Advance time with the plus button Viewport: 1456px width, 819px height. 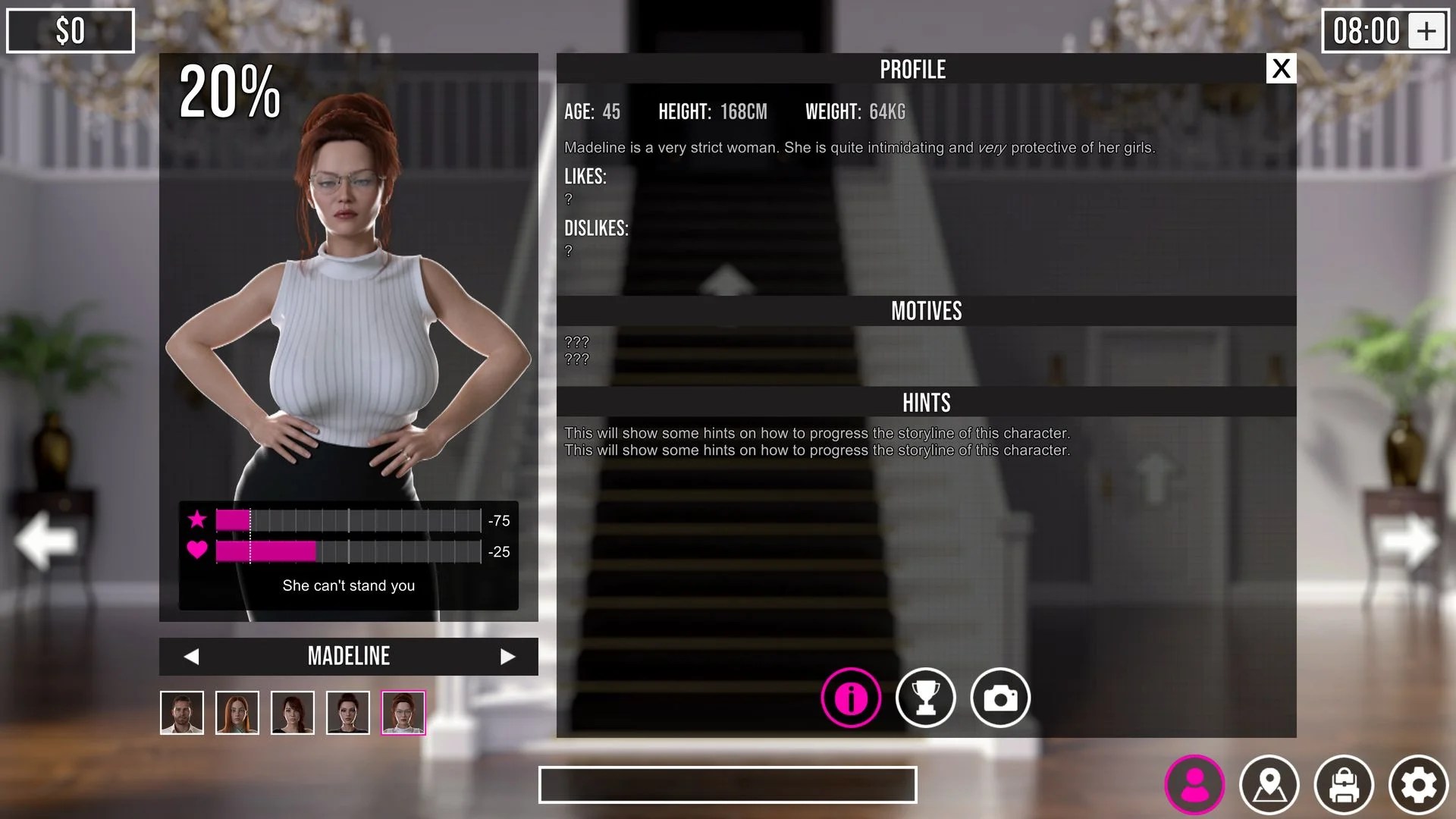pos(1426,31)
